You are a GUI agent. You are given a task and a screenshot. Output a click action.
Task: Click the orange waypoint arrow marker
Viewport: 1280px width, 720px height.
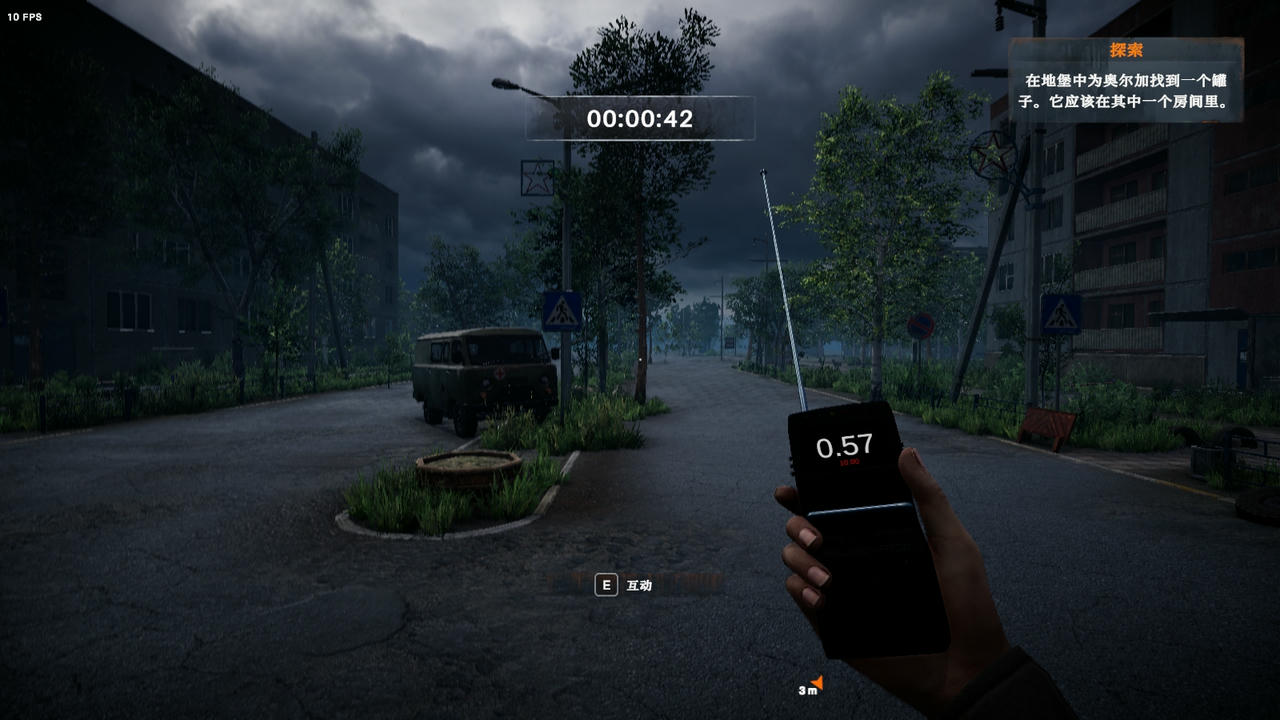click(x=816, y=683)
